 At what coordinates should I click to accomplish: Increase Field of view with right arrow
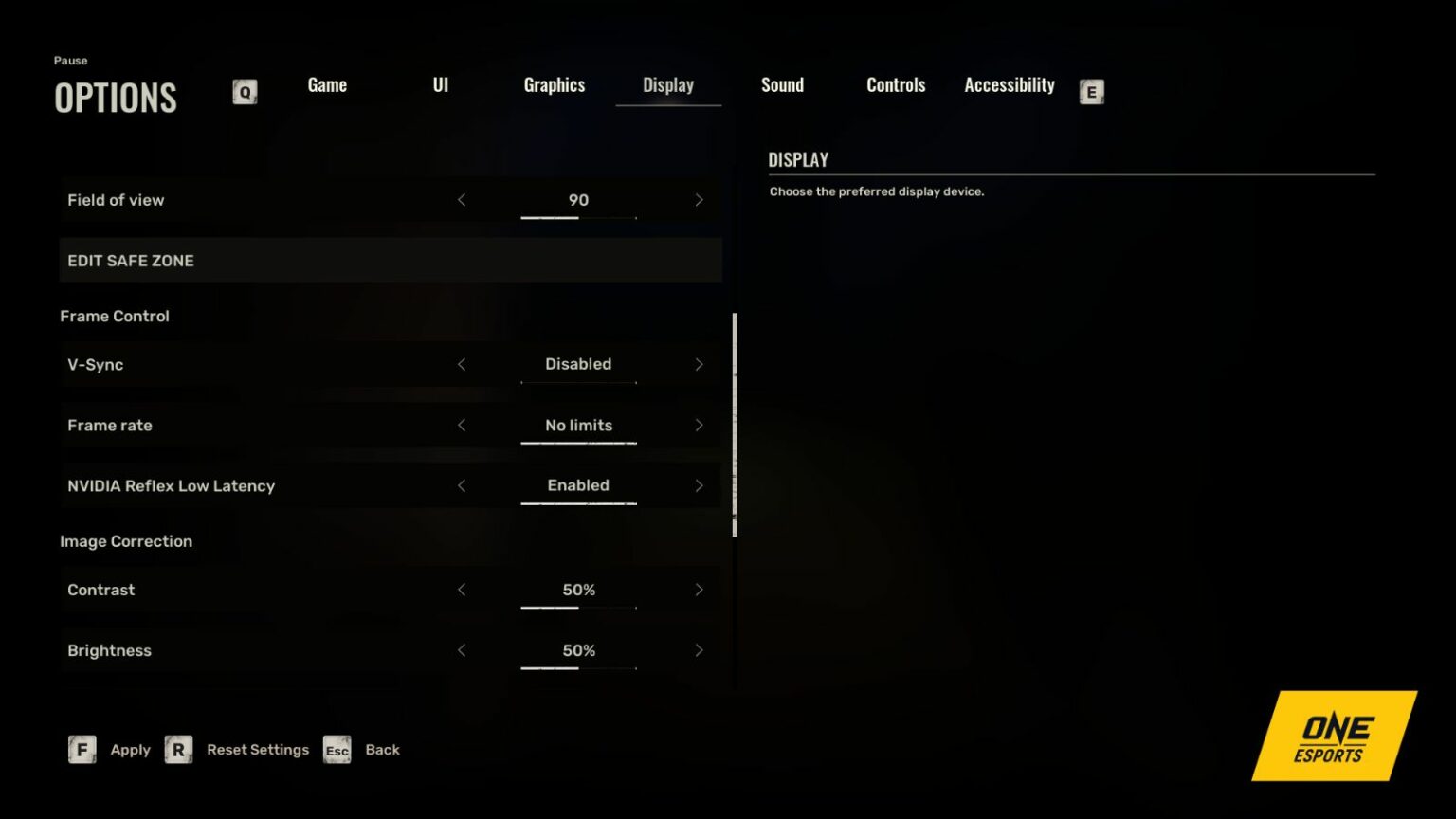tap(700, 200)
